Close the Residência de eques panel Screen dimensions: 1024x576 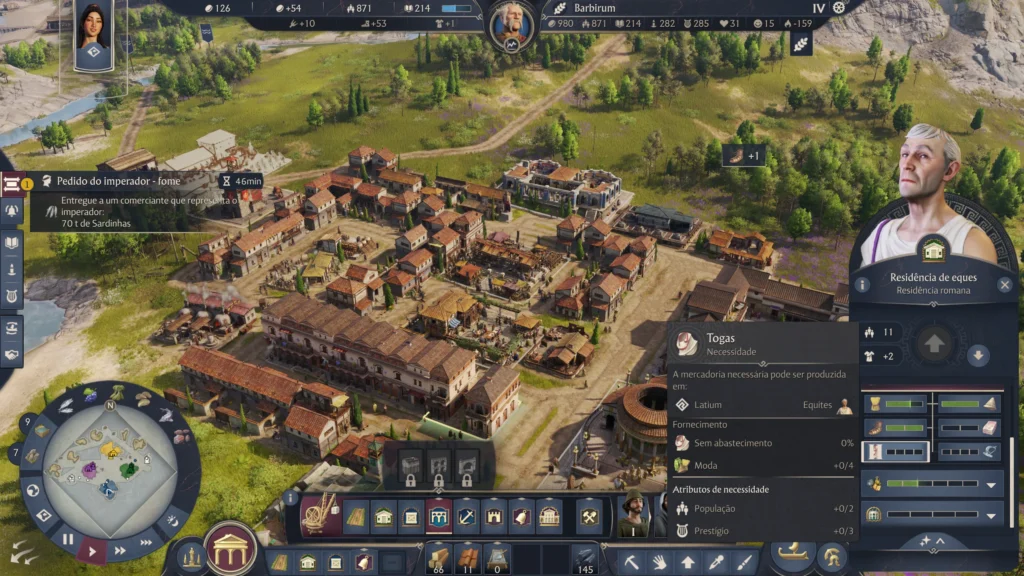[1005, 285]
